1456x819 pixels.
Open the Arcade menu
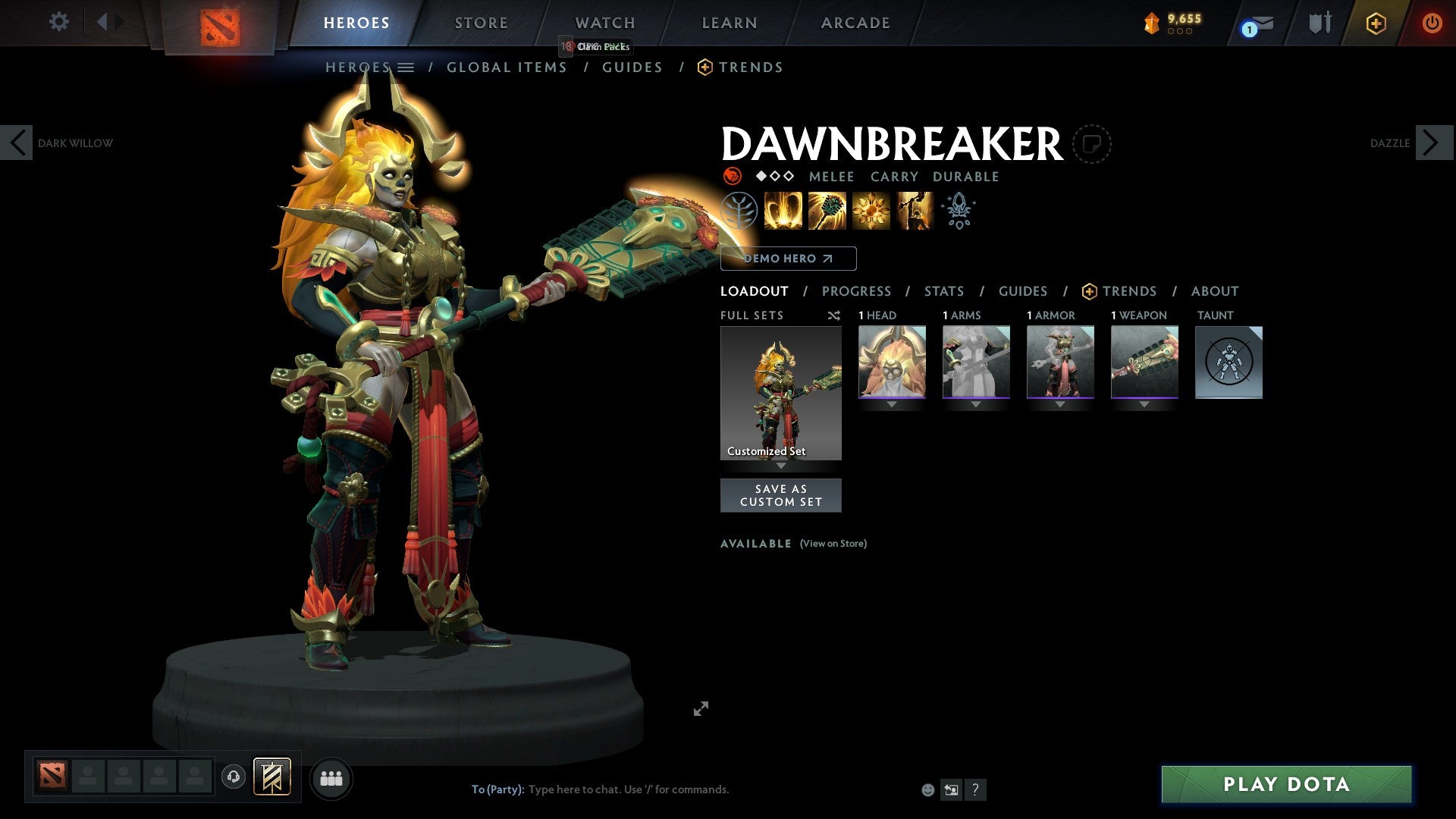(x=855, y=23)
